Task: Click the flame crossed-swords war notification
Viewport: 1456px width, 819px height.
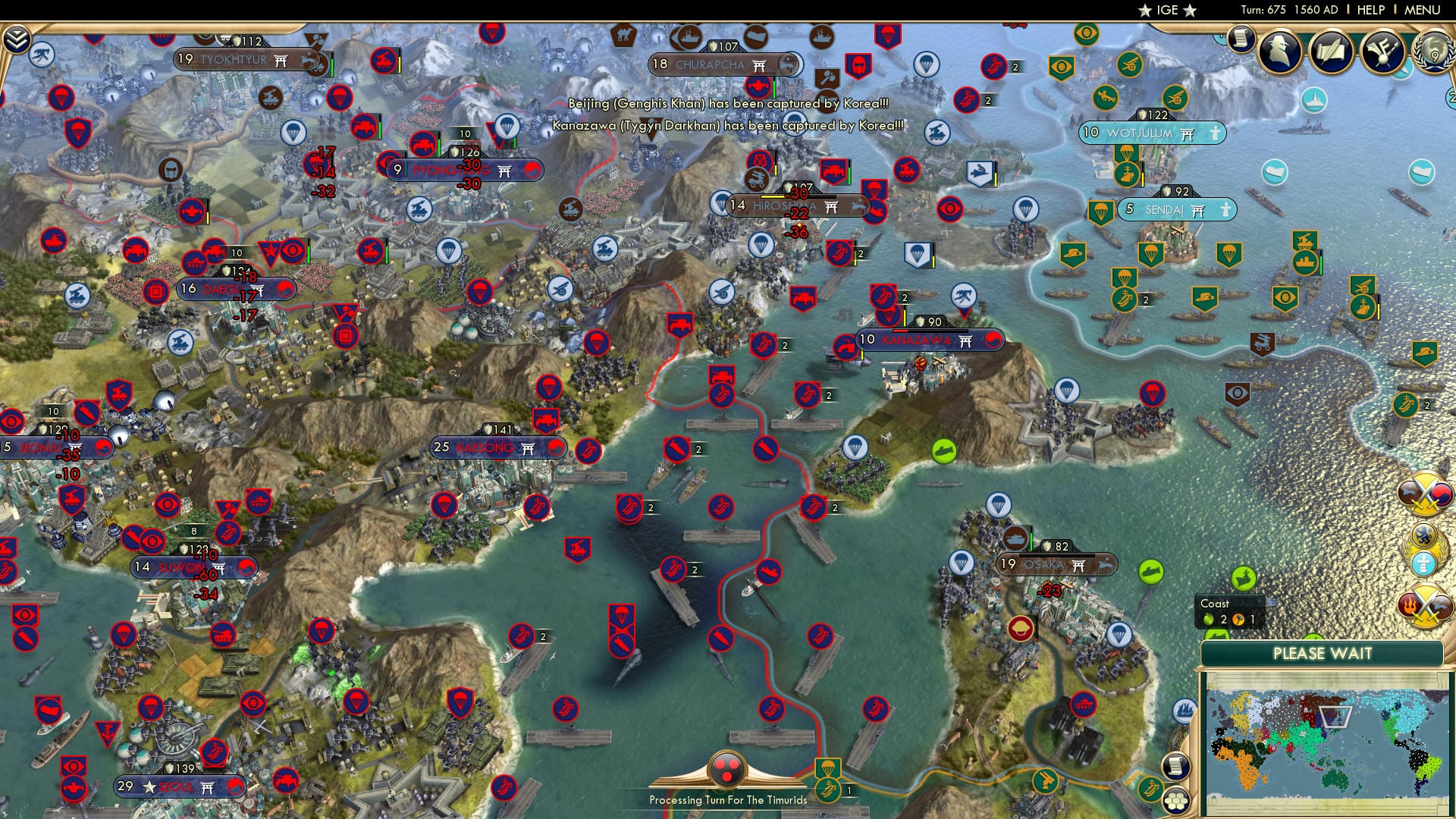Action: pos(1426,604)
